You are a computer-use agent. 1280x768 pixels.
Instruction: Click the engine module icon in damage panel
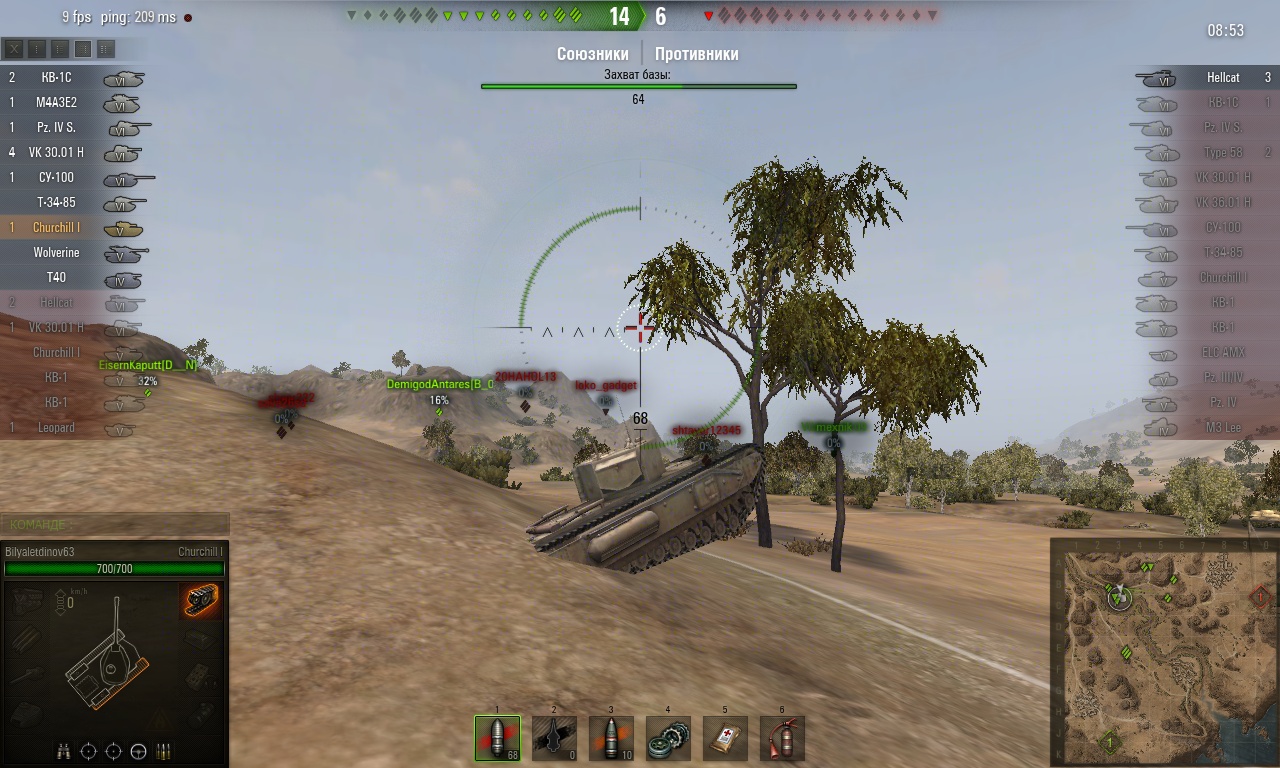28,600
